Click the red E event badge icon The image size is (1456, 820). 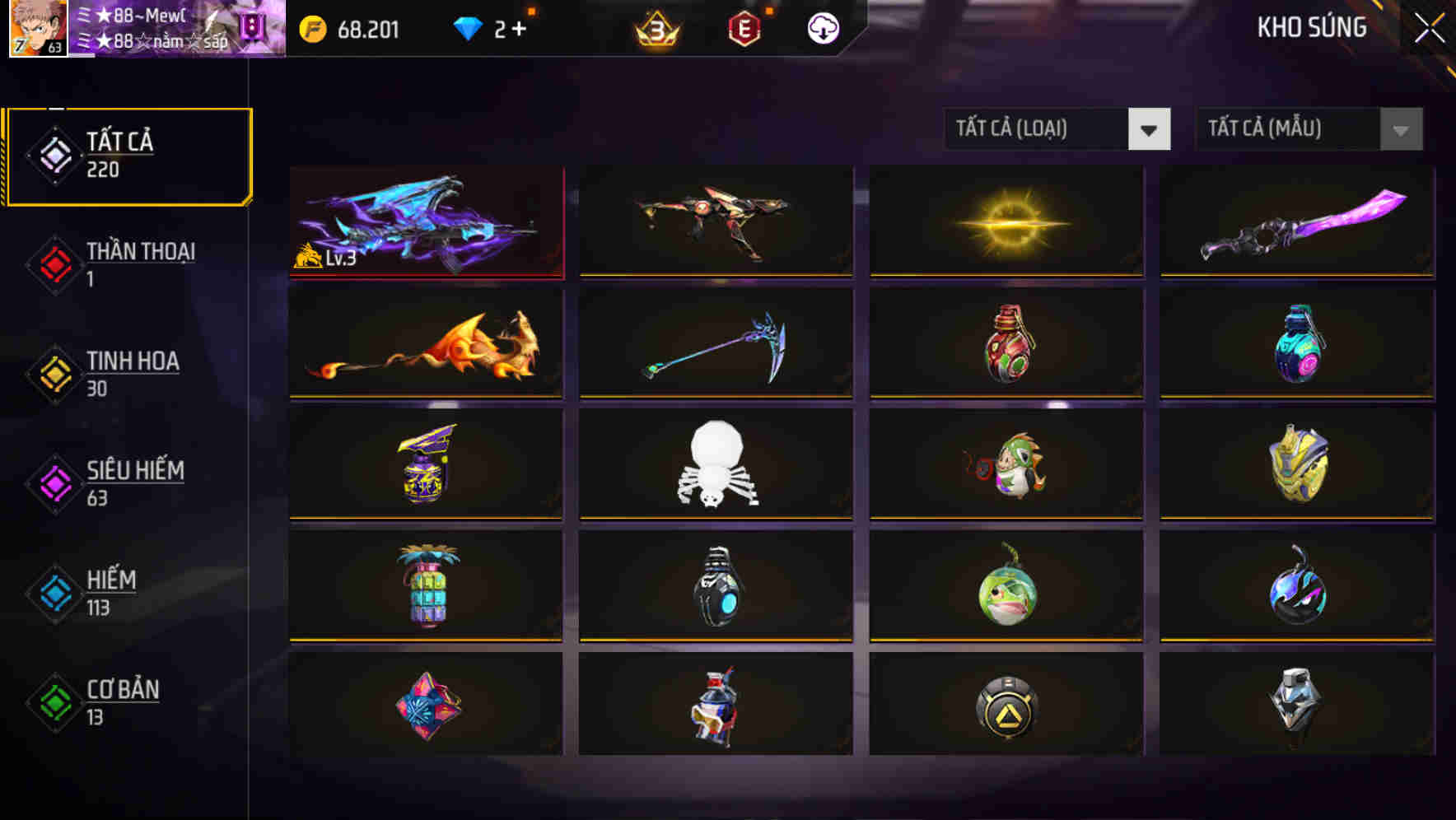pyautogui.click(x=744, y=30)
